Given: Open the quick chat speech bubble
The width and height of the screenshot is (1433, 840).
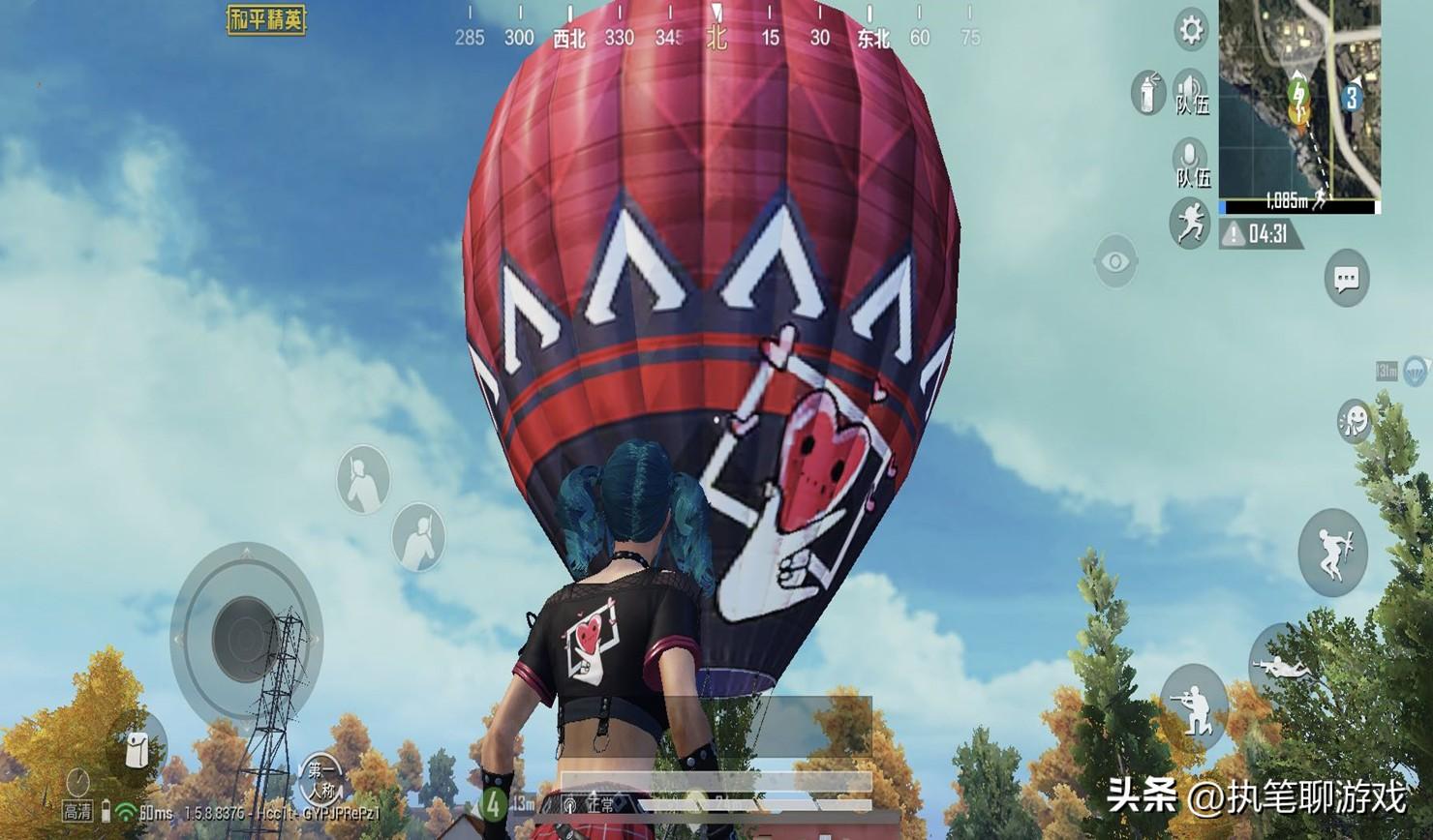Looking at the screenshot, I should [1346, 279].
